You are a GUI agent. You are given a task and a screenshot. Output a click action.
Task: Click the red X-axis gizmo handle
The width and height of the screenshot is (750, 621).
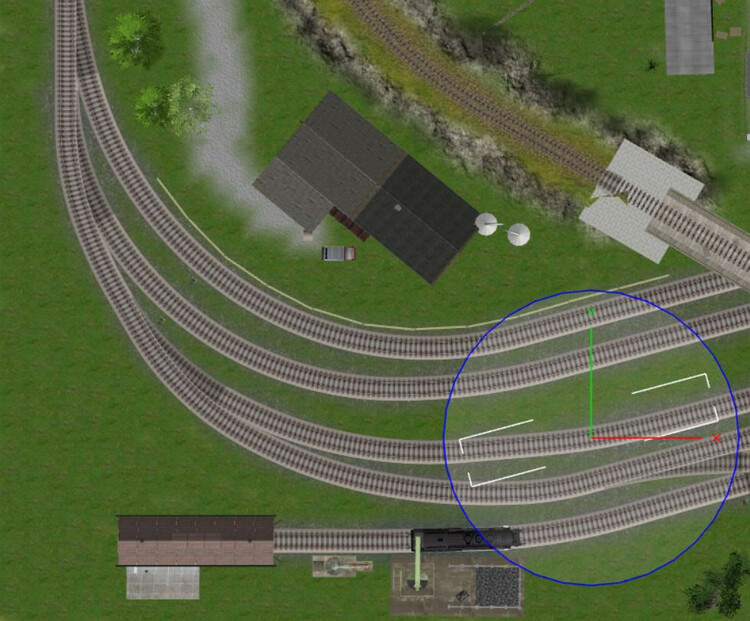tap(716, 438)
